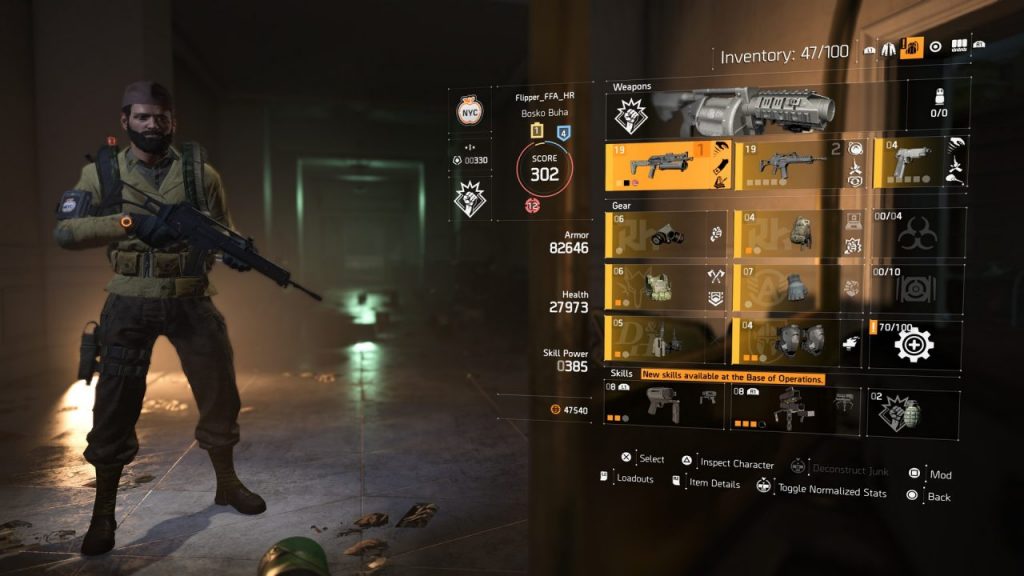The height and width of the screenshot is (576, 1024).
Task: Select the gloves gear slot
Action: (x=798, y=288)
